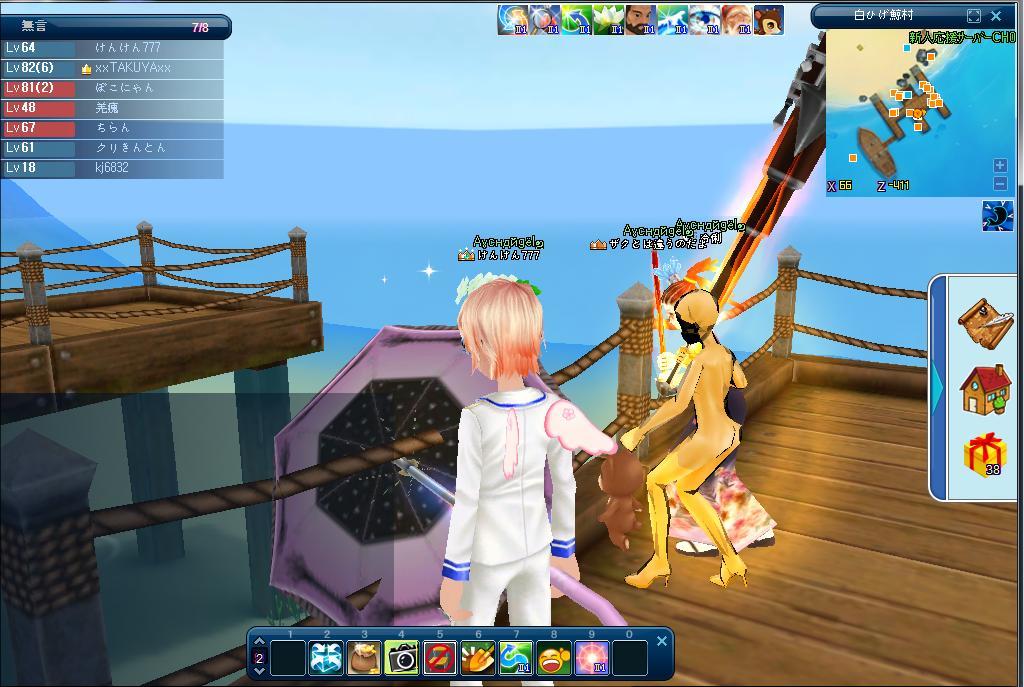
Task: Open the gift box with 38 items
Action: click(984, 455)
